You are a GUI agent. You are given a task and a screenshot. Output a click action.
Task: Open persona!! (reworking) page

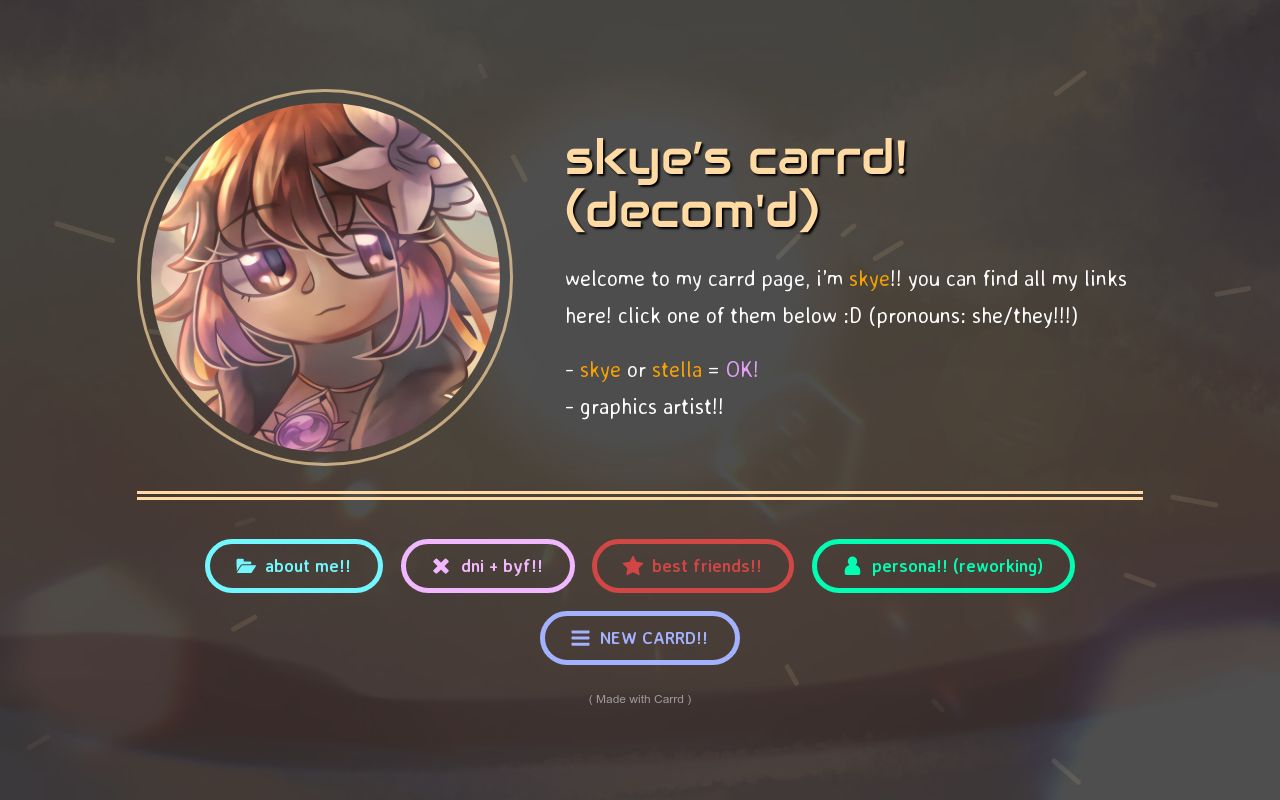coord(943,566)
